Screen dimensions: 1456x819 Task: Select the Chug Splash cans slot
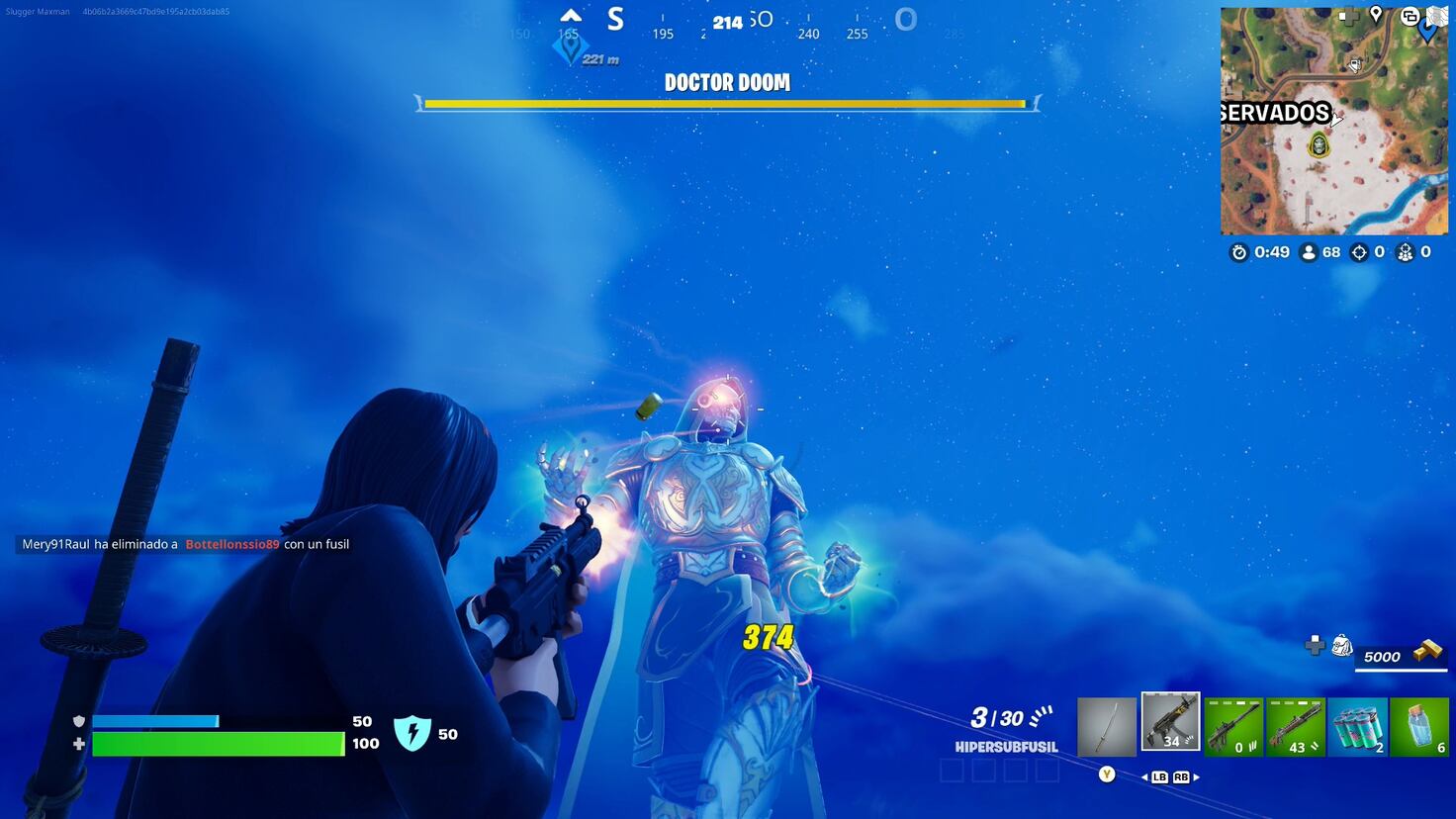pos(1357,725)
